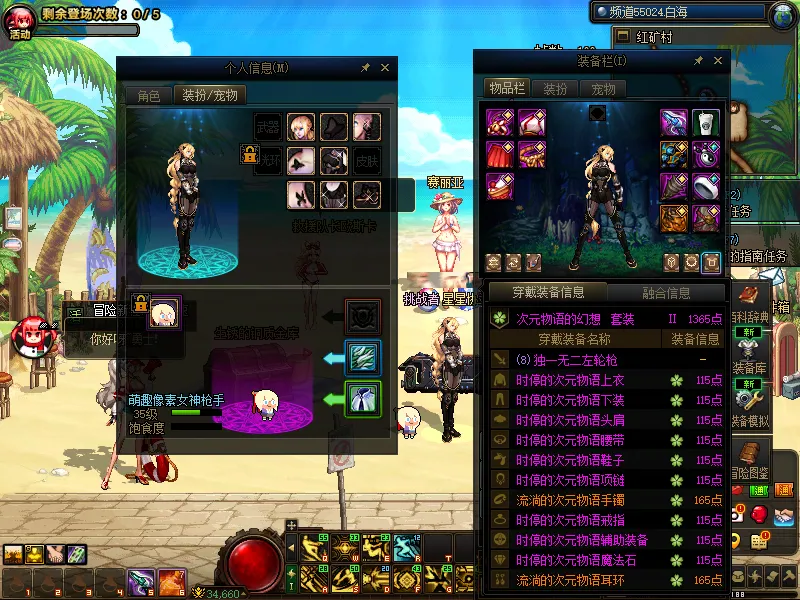Select the 穿戴装备信息 worn equipment tab
This screenshot has height=600, width=800.
tap(548, 293)
